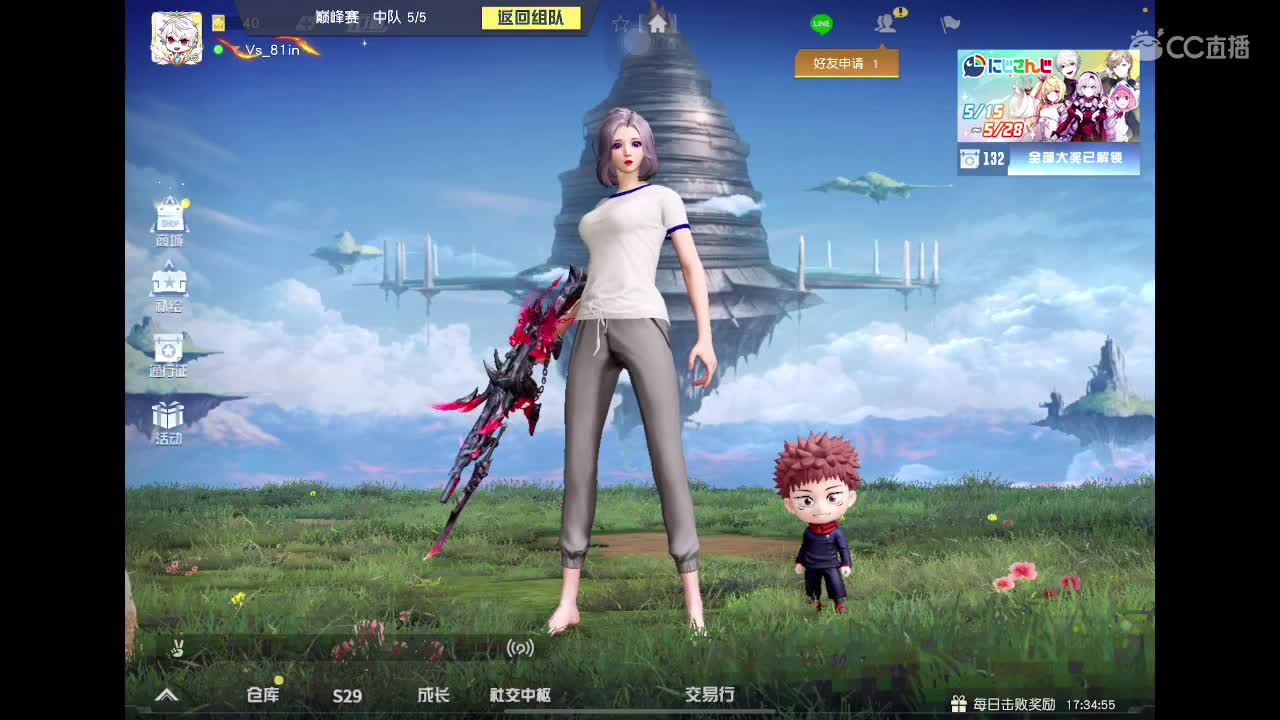Switch to the S29 season tab

pyautogui.click(x=347, y=696)
